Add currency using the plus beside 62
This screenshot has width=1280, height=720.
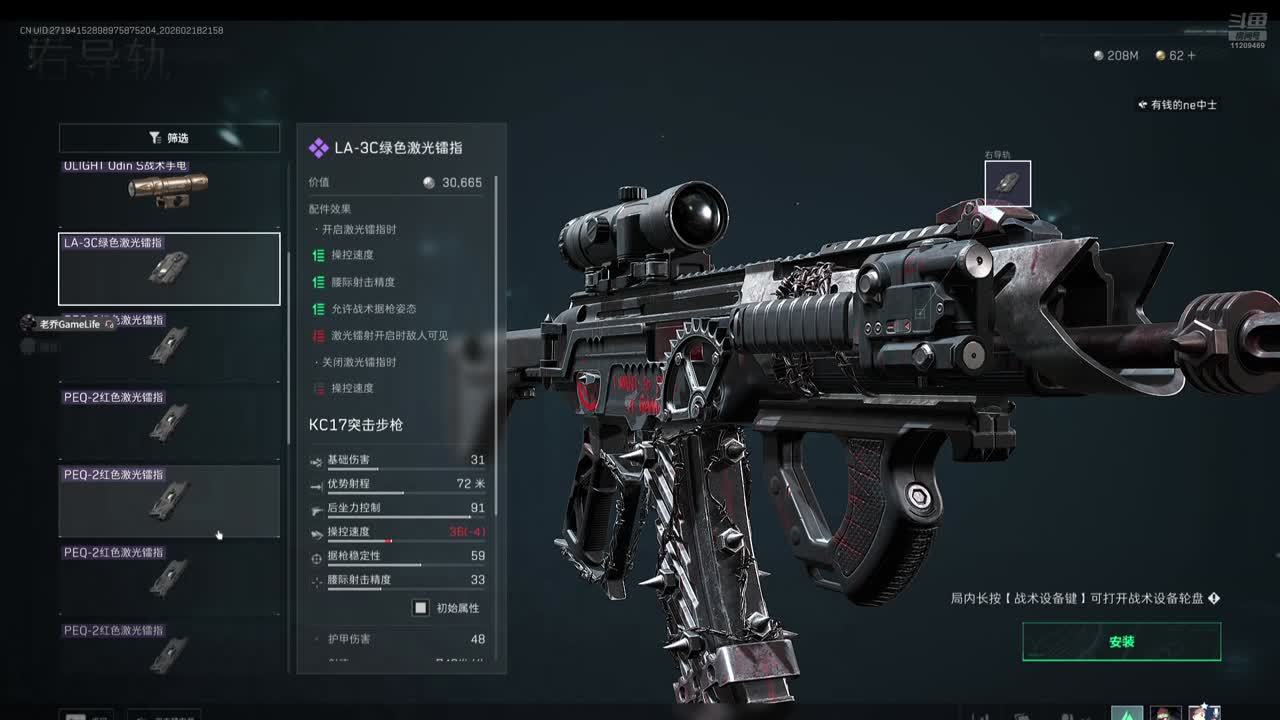pyautogui.click(x=1191, y=56)
